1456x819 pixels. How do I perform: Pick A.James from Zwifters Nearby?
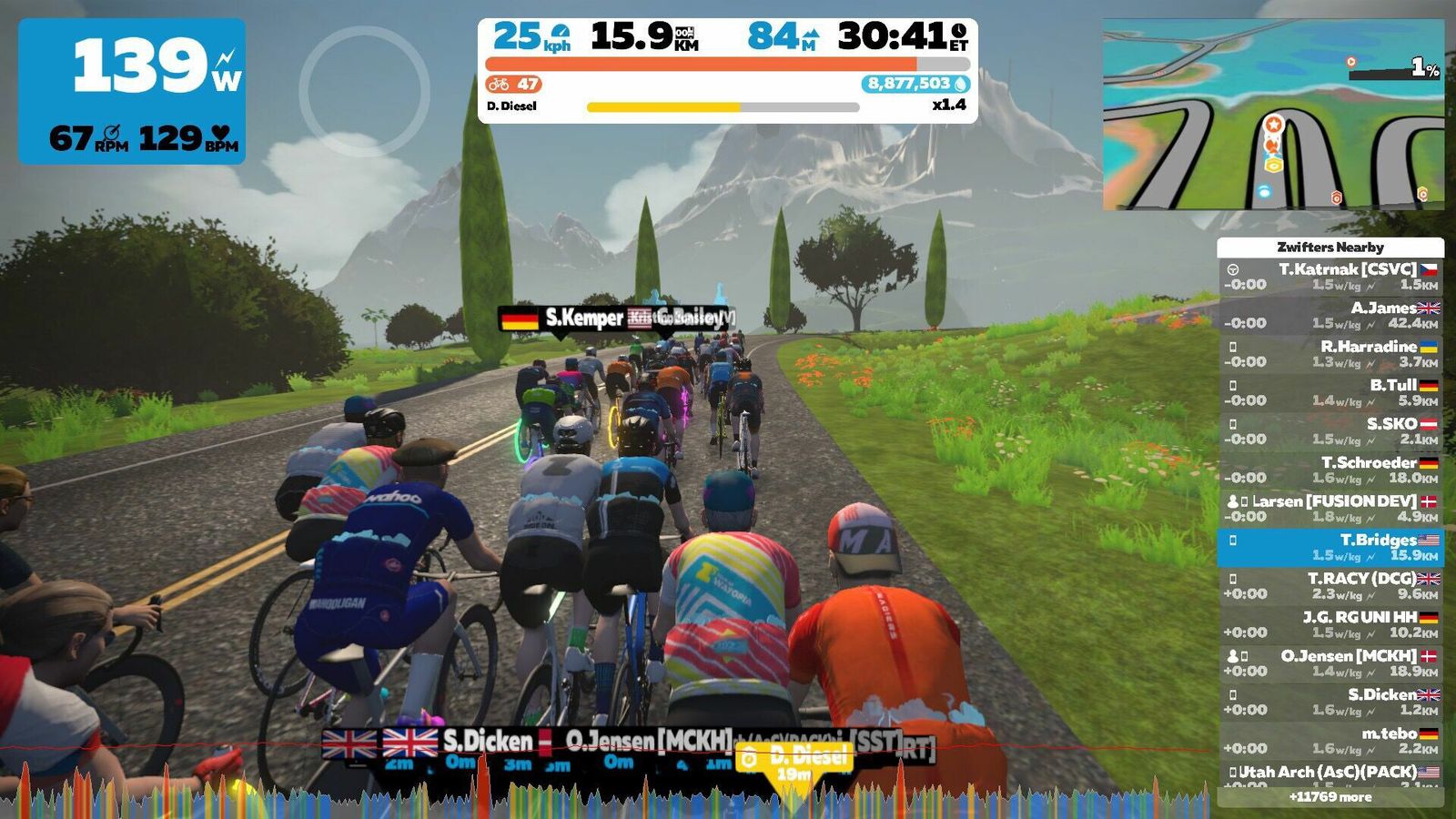point(1330,315)
